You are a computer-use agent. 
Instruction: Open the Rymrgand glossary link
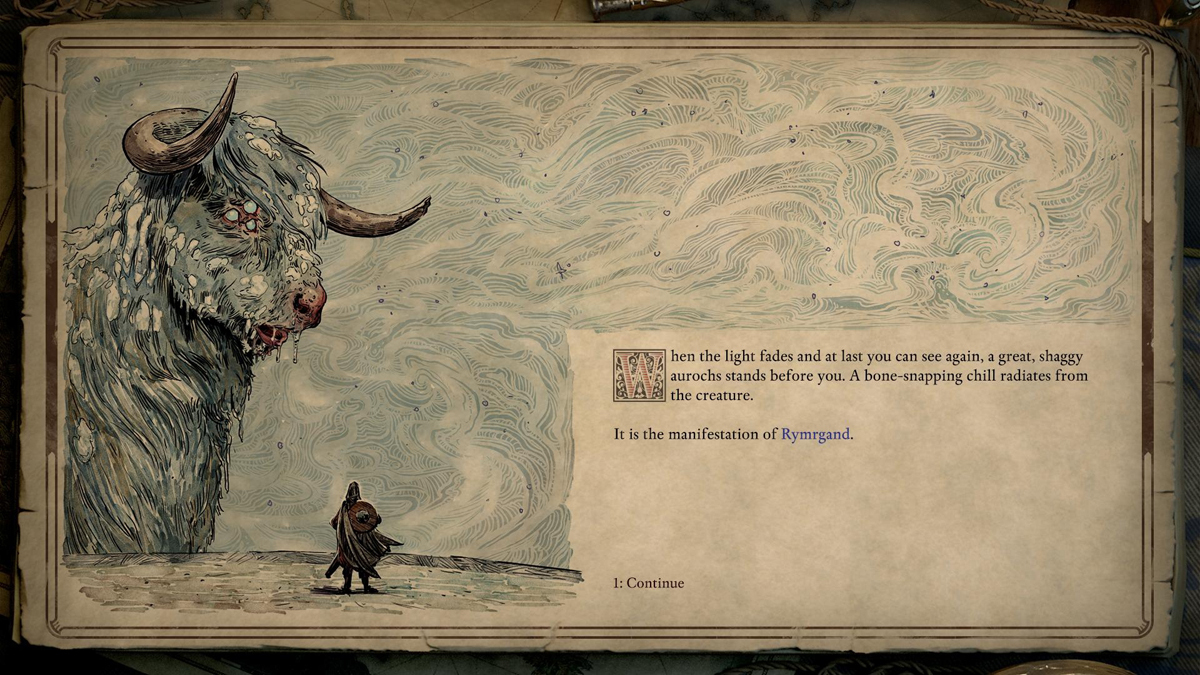pyautogui.click(x=815, y=435)
